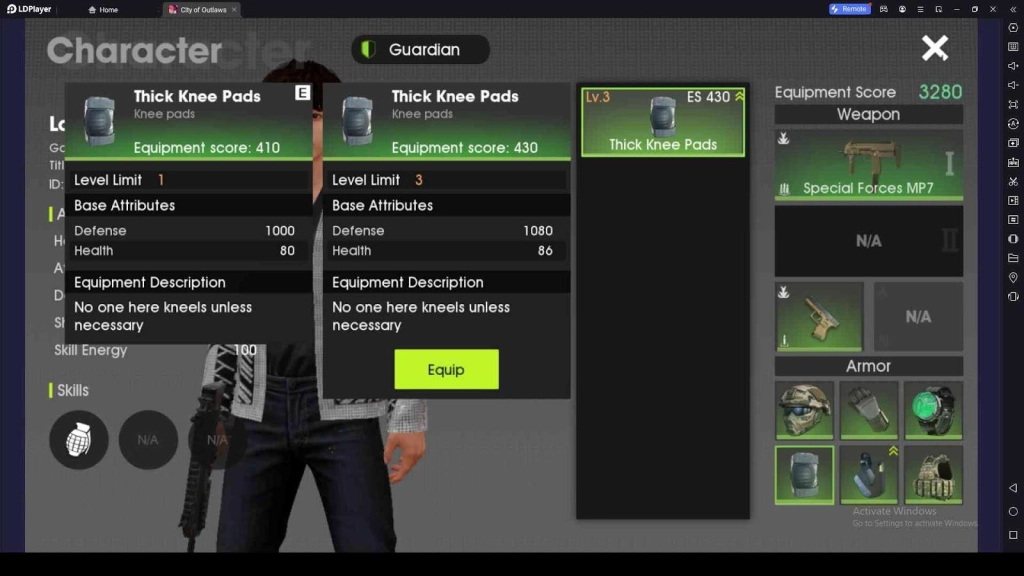The width and height of the screenshot is (1024, 576).
Task: Select the grenade skill icon
Action: [79, 440]
